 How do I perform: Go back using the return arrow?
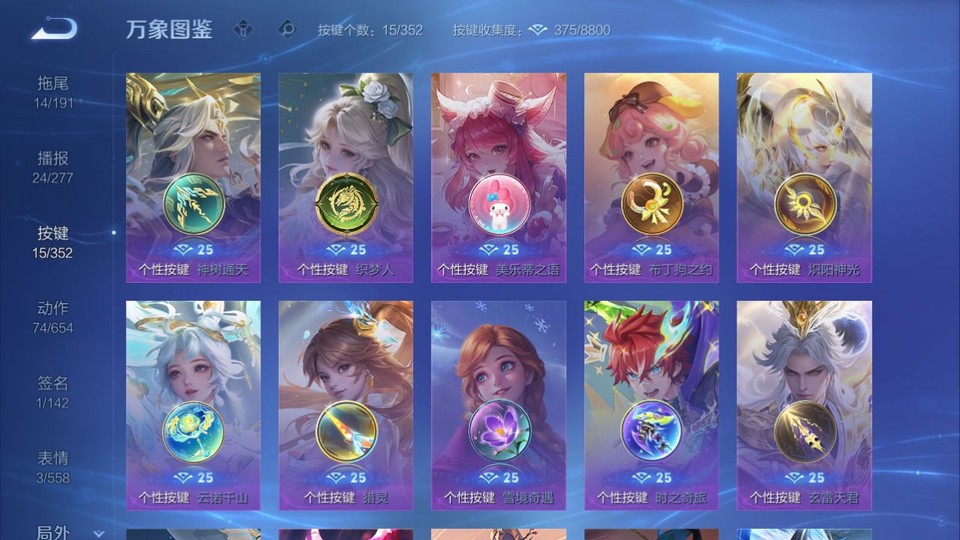tap(54, 30)
